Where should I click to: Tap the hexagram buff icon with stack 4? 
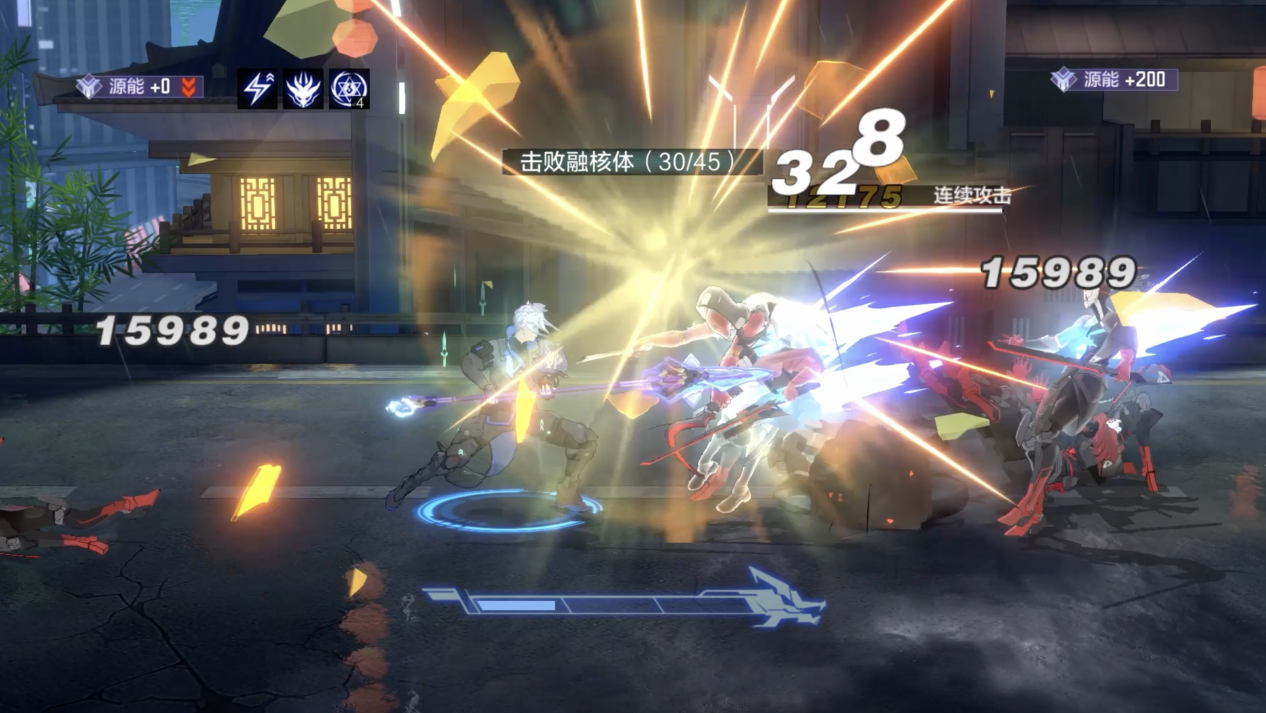[349, 89]
